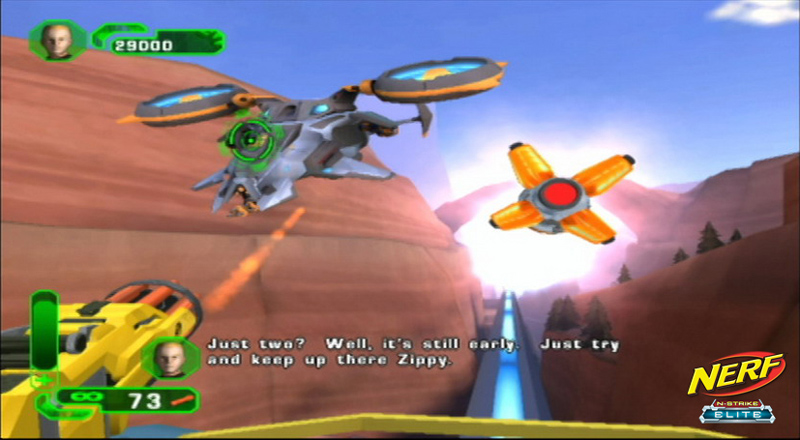Select the speaker portrait next to the subtitle
The height and width of the screenshot is (440, 800).
click(x=172, y=356)
